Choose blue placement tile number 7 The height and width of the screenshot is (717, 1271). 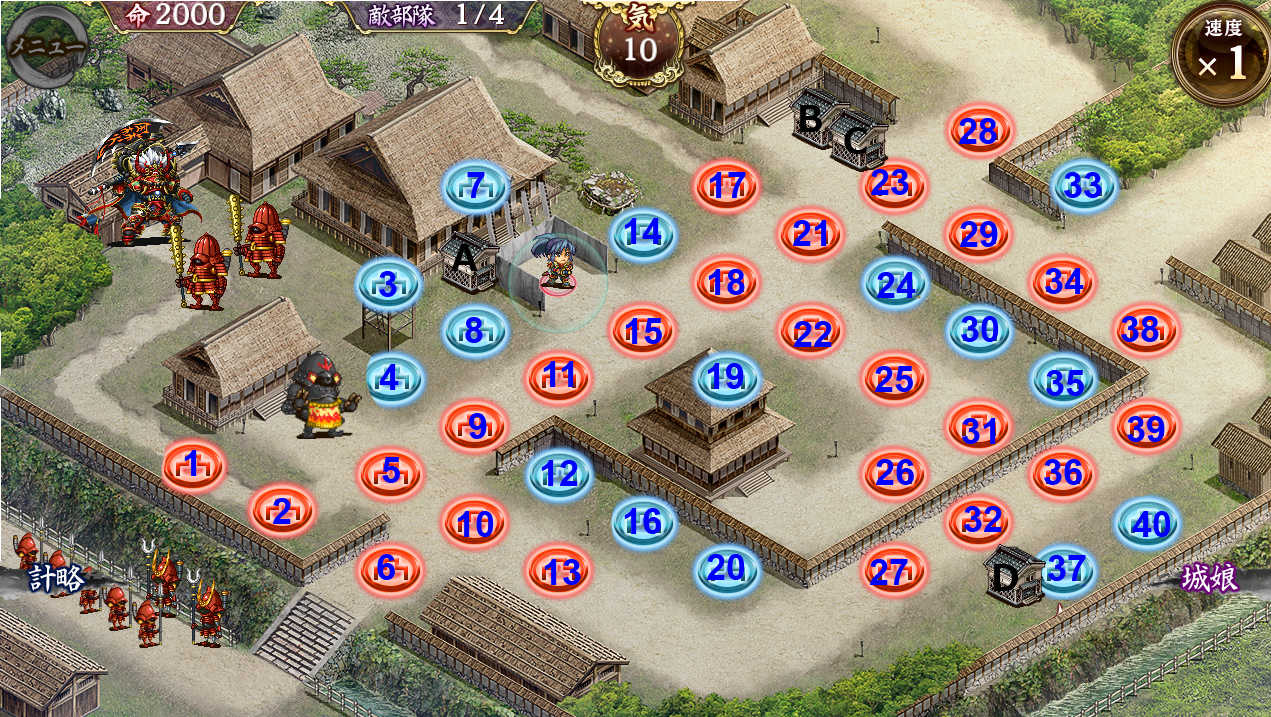(476, 186)
